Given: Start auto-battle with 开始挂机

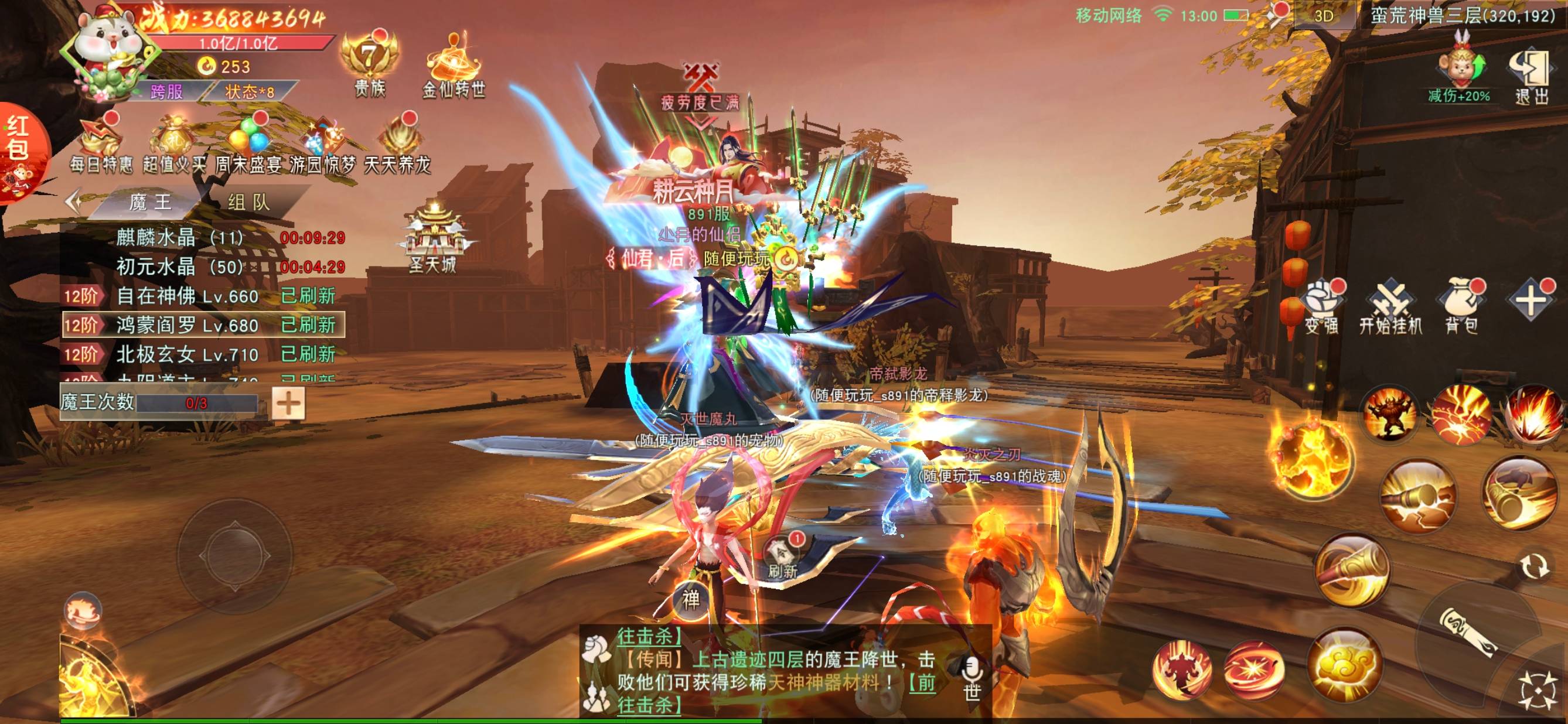Looking at the screenshot, I should point(1391,308).
